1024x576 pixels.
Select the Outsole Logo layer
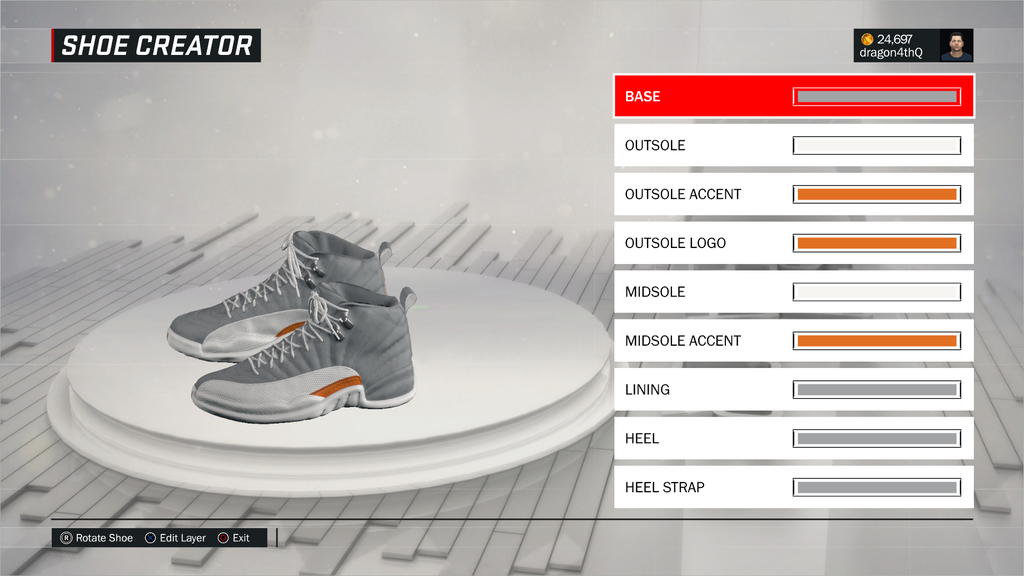793,243
